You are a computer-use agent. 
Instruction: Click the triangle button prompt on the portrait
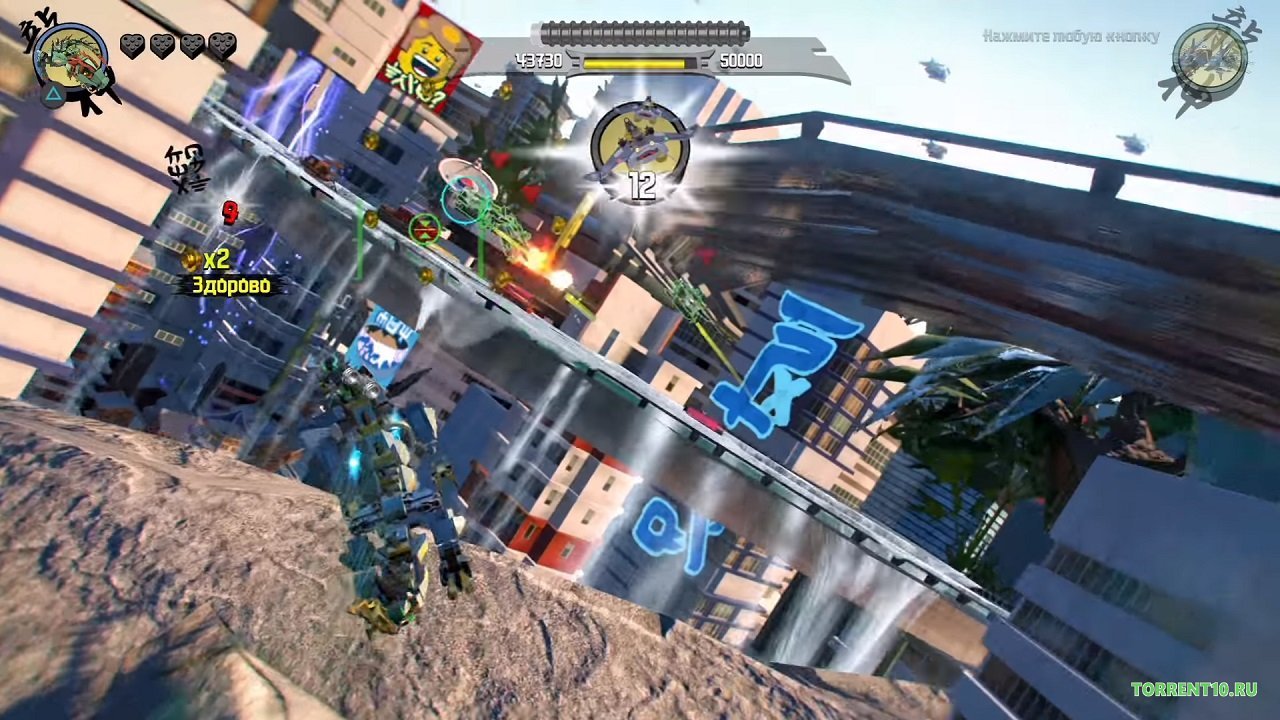pyautogui.click(x=54, y=95)
